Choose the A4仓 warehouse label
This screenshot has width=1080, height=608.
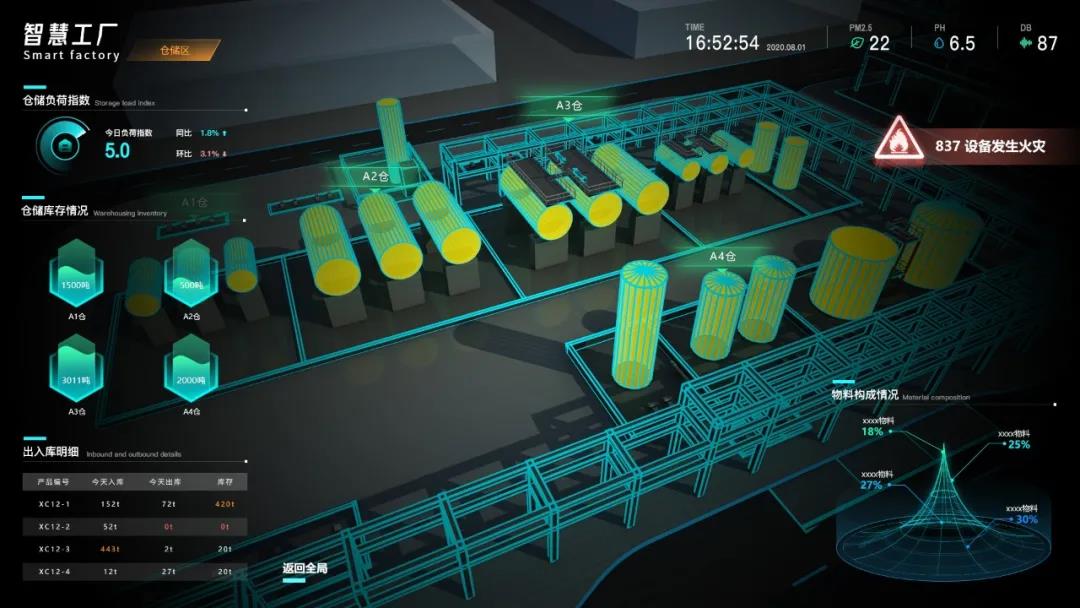pos(722,256)
